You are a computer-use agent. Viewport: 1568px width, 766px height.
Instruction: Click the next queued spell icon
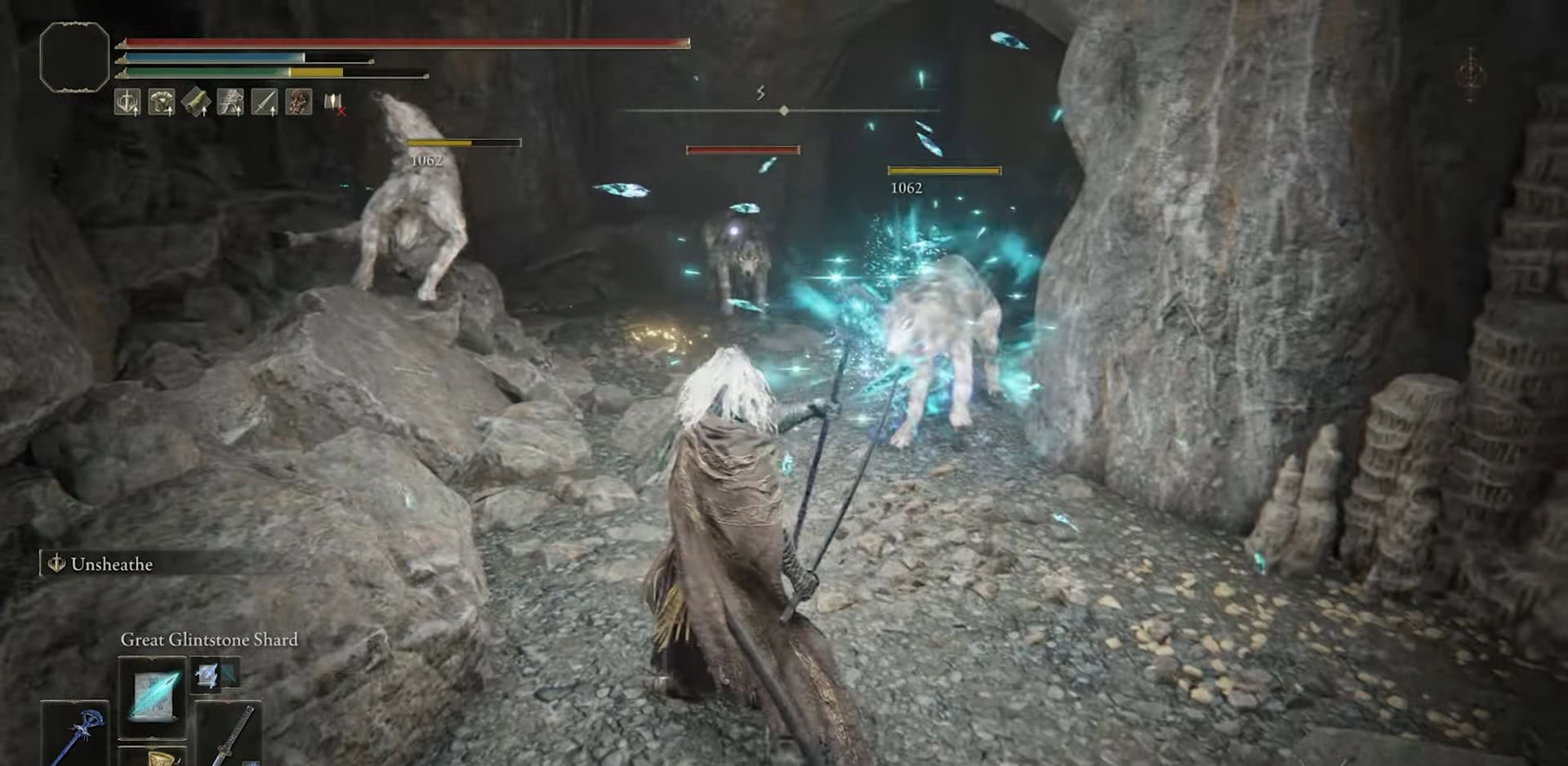click(207, 675)
